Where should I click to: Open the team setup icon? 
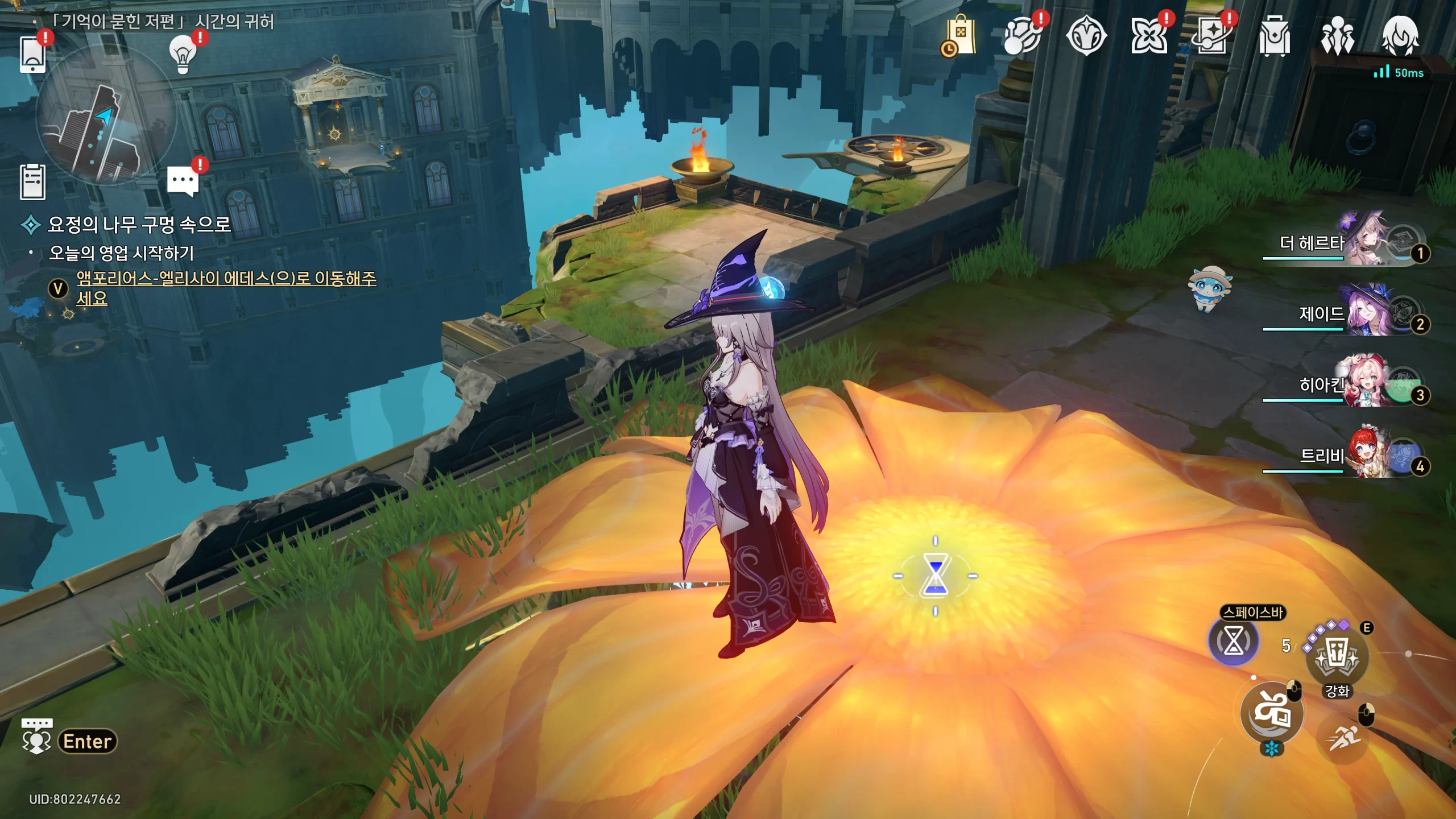1337,37
